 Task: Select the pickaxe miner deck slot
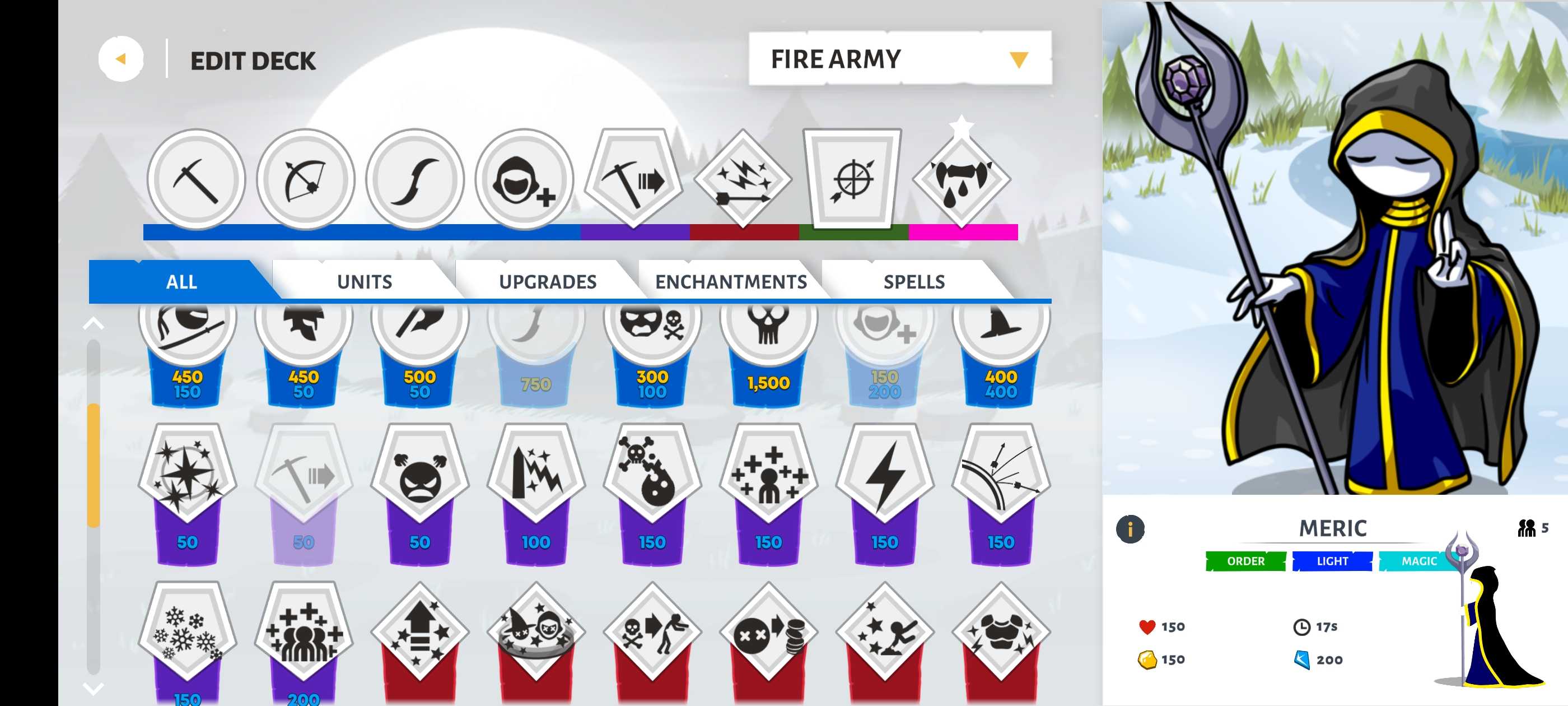[195, 179]
